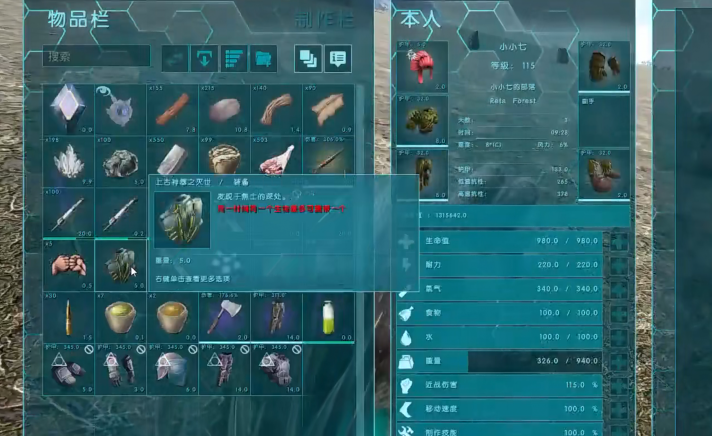Select the rifle bullet ammo slot
712x436 pixels.
pyautogui.click(x=68, y=317)
